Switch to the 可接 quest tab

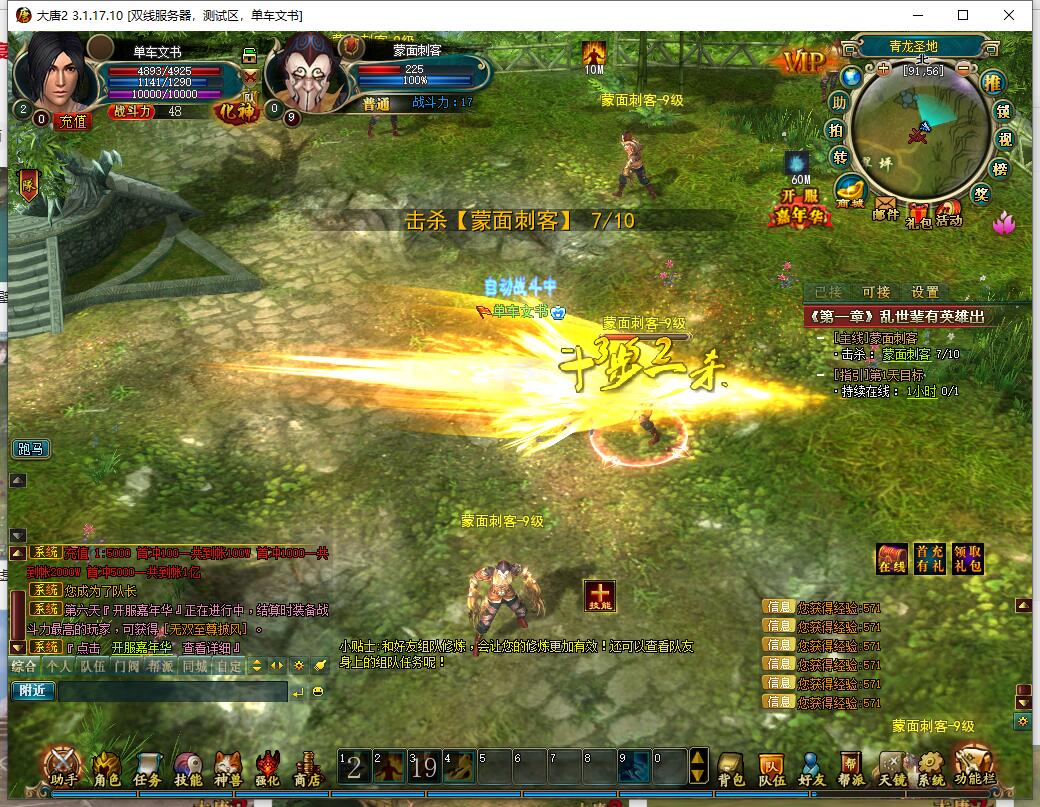[876, 292]
